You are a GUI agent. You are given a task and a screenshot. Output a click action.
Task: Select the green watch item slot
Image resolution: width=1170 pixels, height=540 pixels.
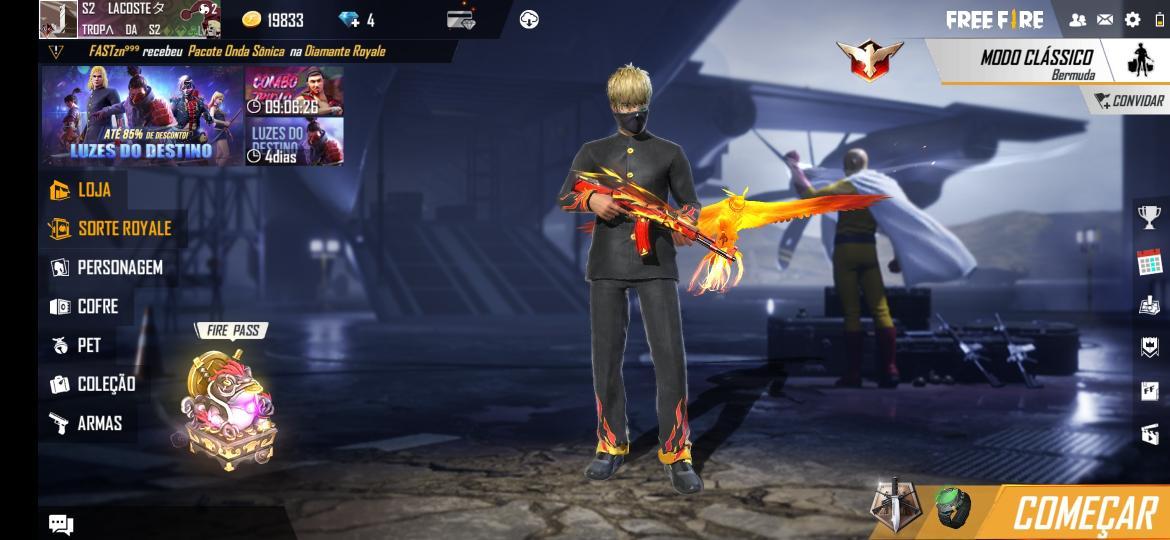(953, 506)
